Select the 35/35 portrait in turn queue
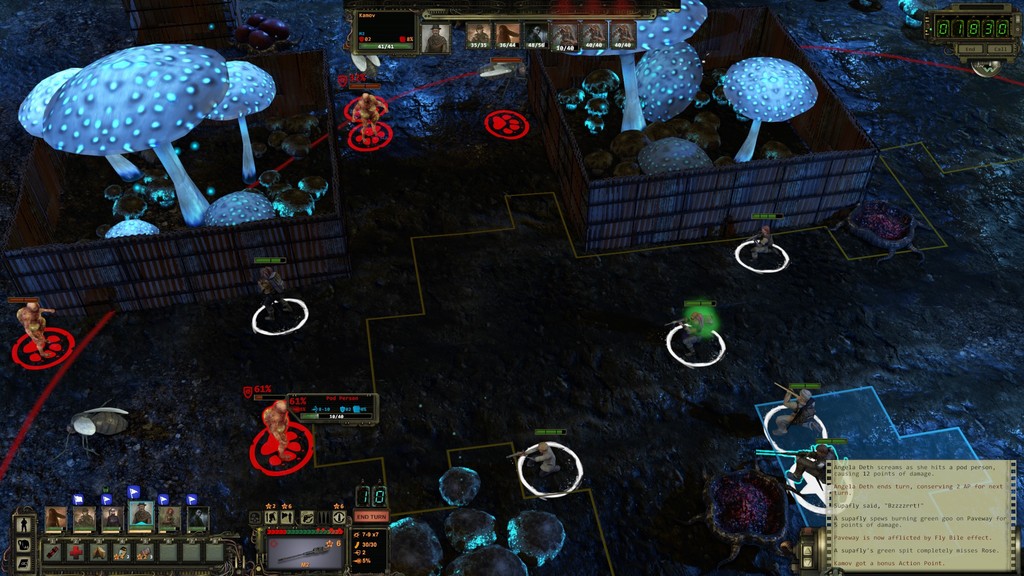The image size is (1024, 576). (479, 36)
